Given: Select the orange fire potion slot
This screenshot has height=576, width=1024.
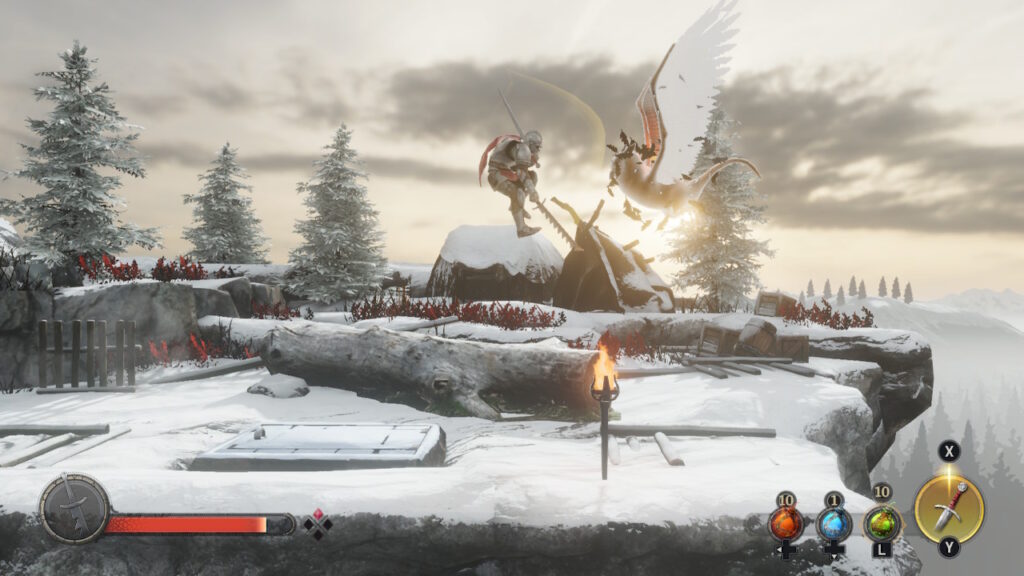Looking at the screenshot, I should tap(785, 524).
